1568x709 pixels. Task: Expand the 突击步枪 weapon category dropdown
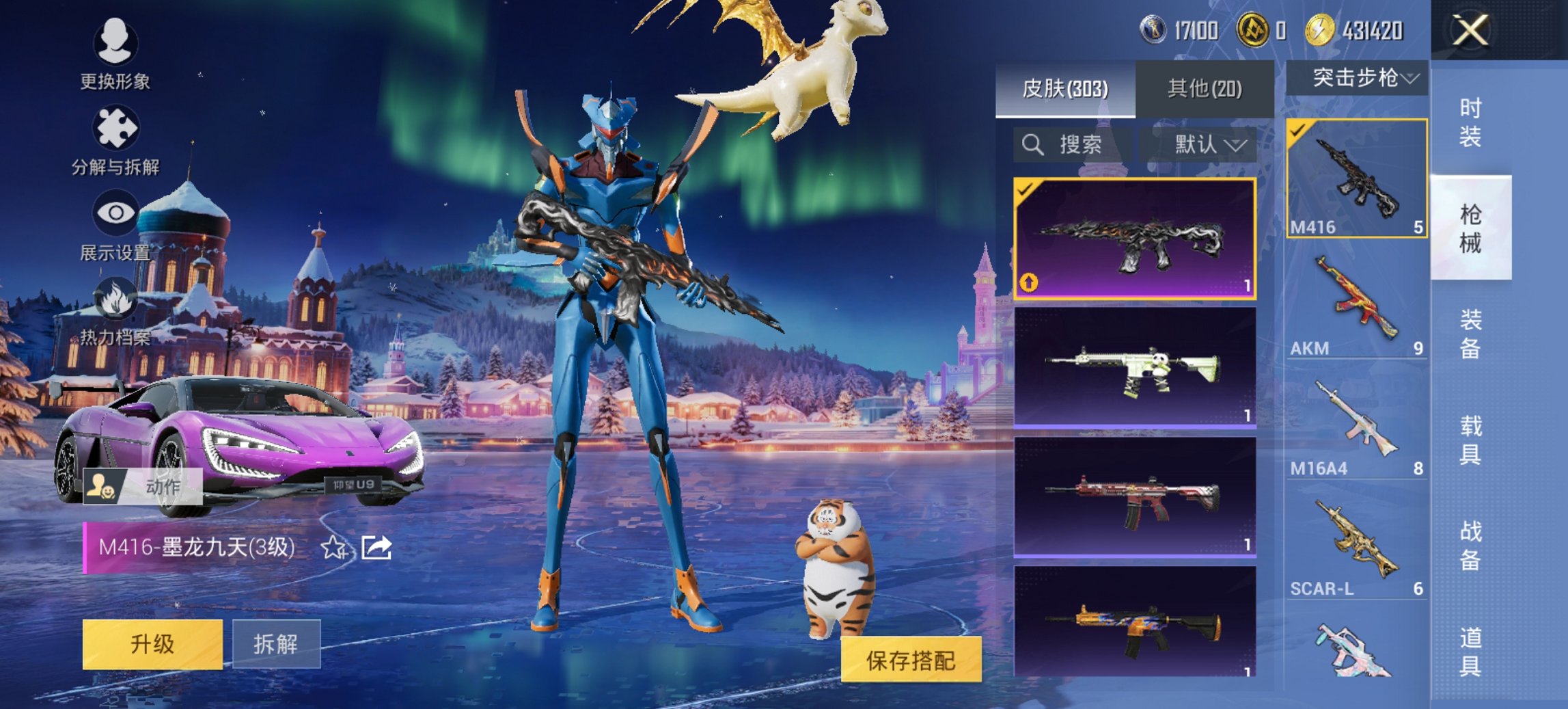(x=1360, y=78)
